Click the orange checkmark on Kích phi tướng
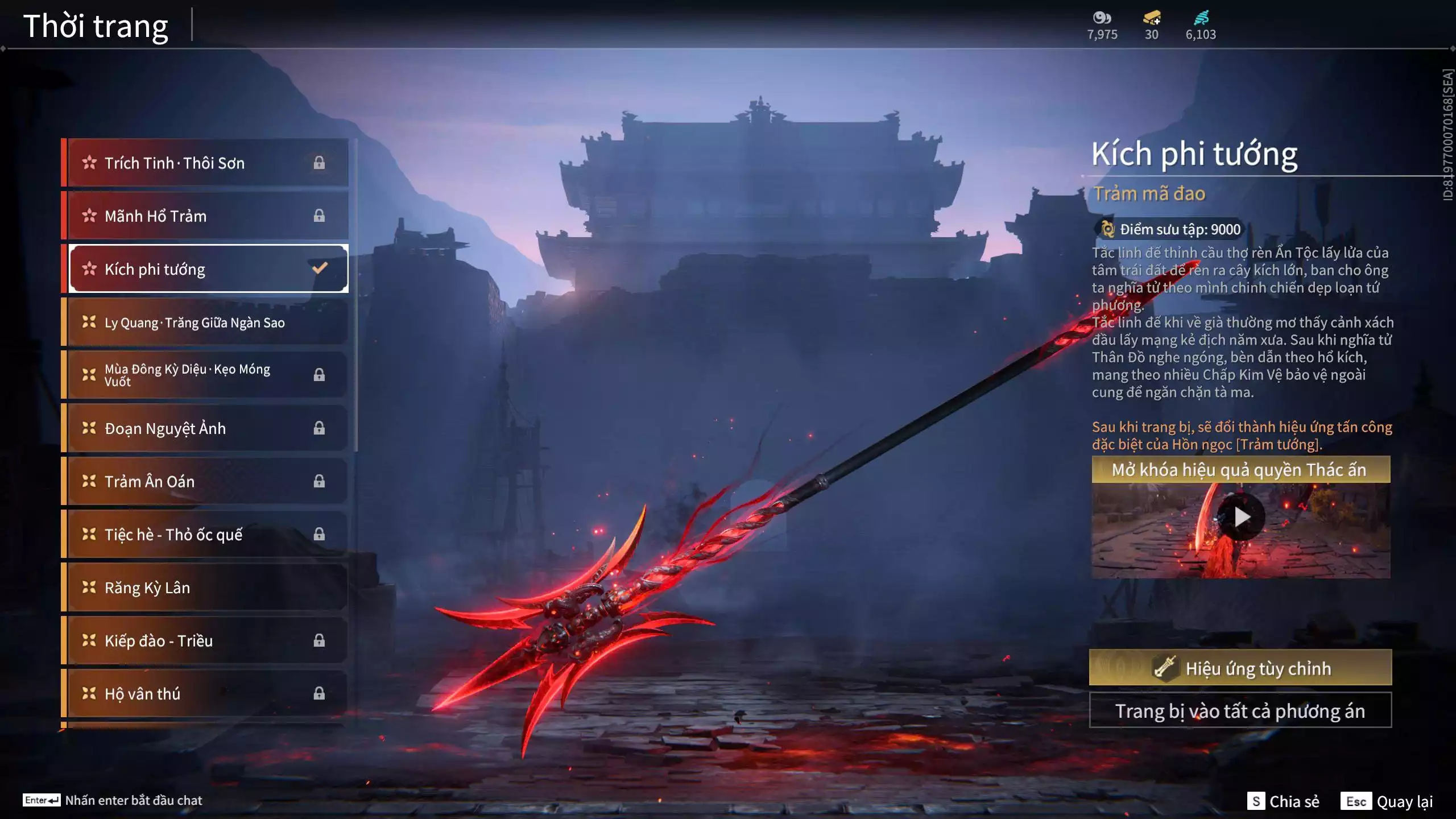 (x=320, y=267)
